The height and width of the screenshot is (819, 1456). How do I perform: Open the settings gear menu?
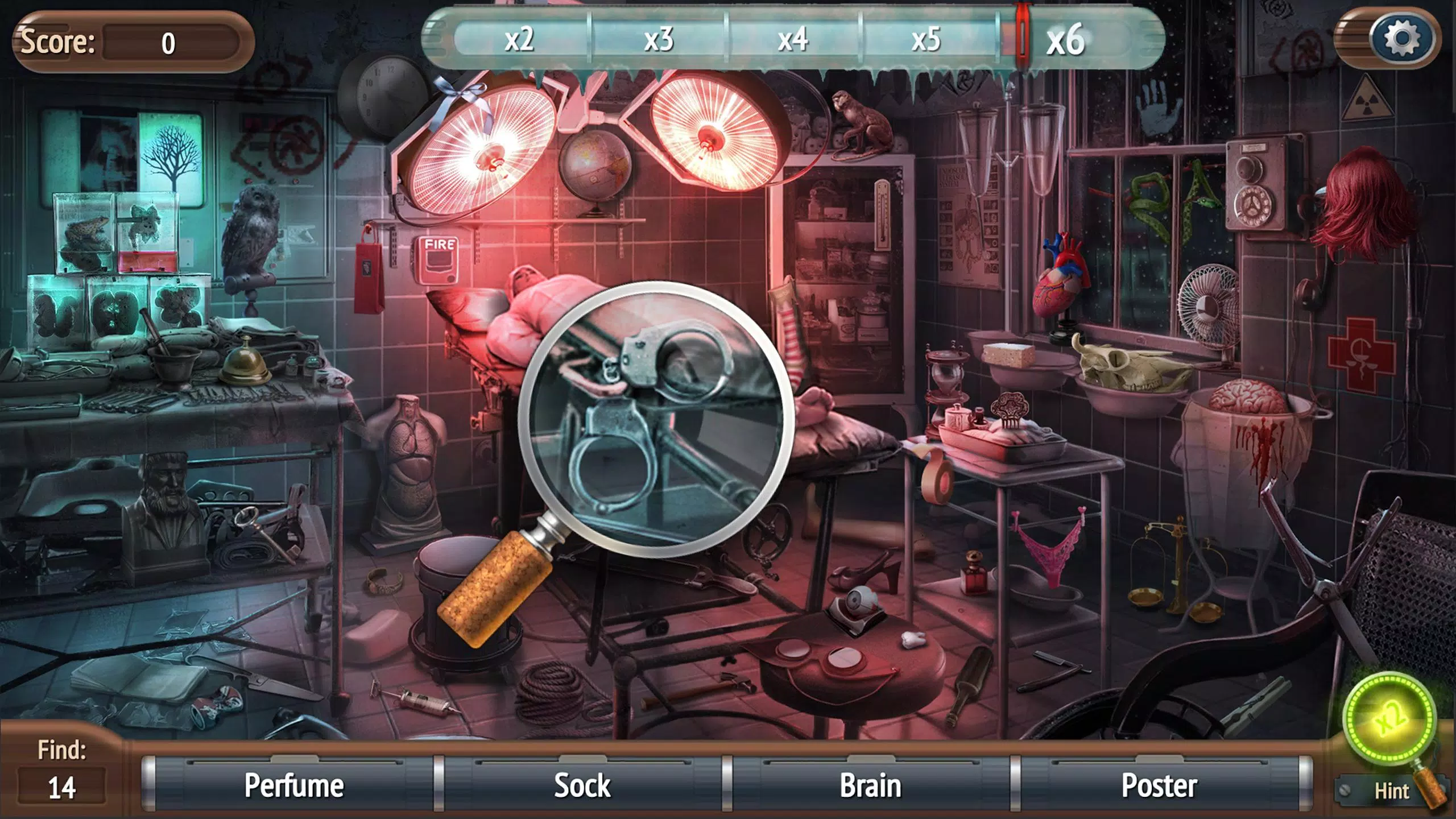coord(1401,39)
